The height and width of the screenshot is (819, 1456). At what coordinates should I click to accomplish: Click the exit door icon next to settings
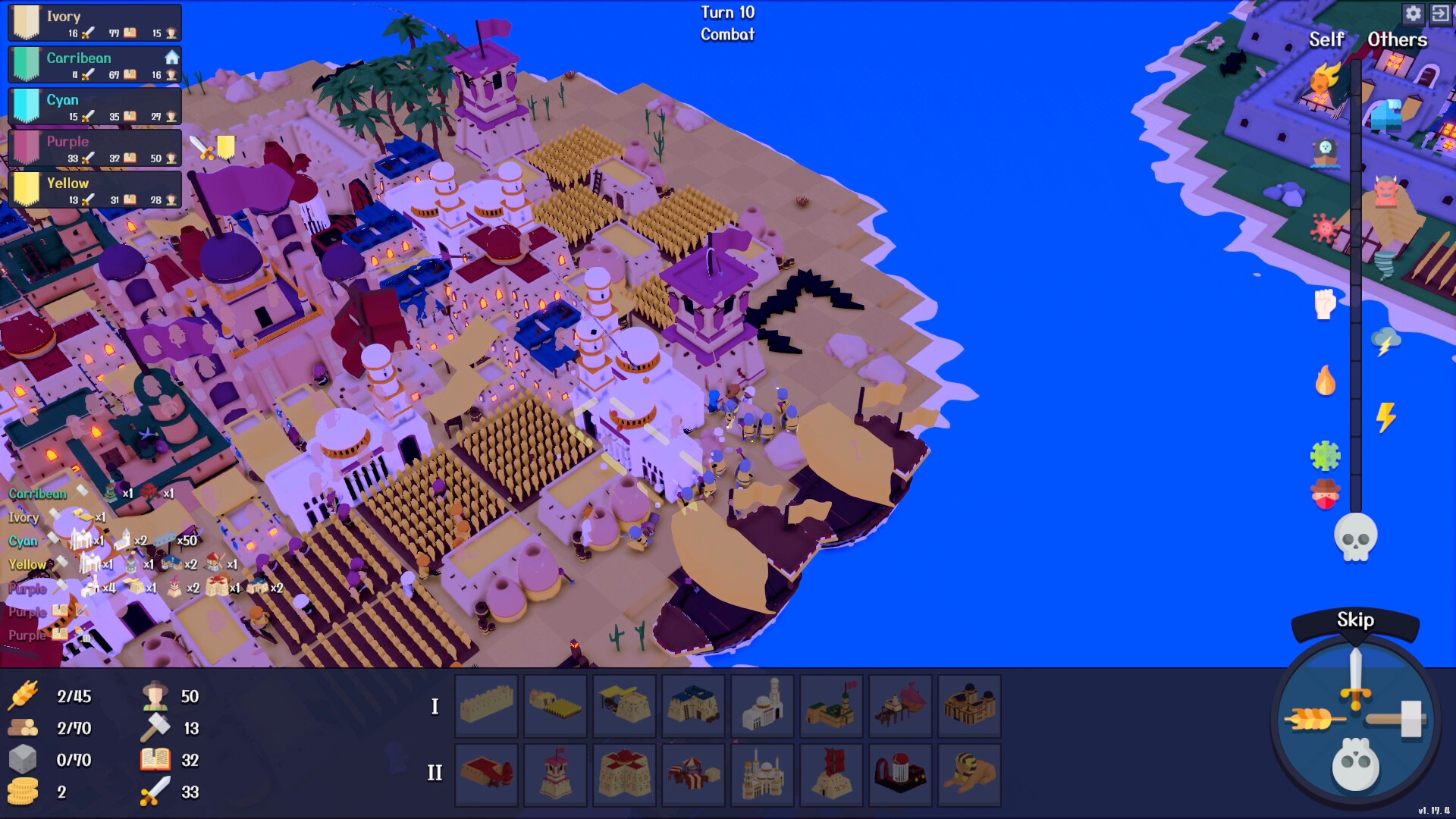tap(1442, 14)
